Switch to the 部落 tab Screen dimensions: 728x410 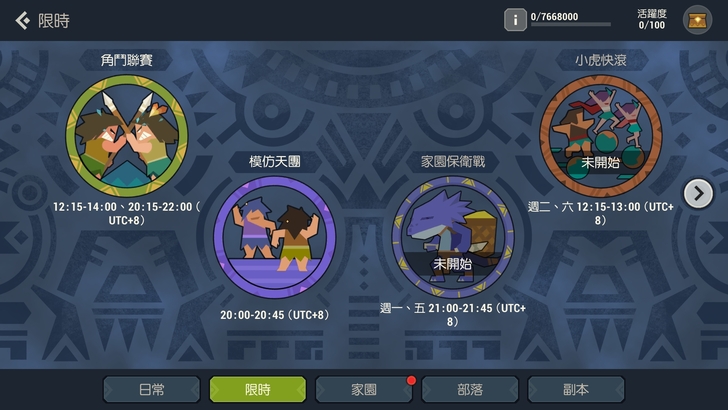469,389
